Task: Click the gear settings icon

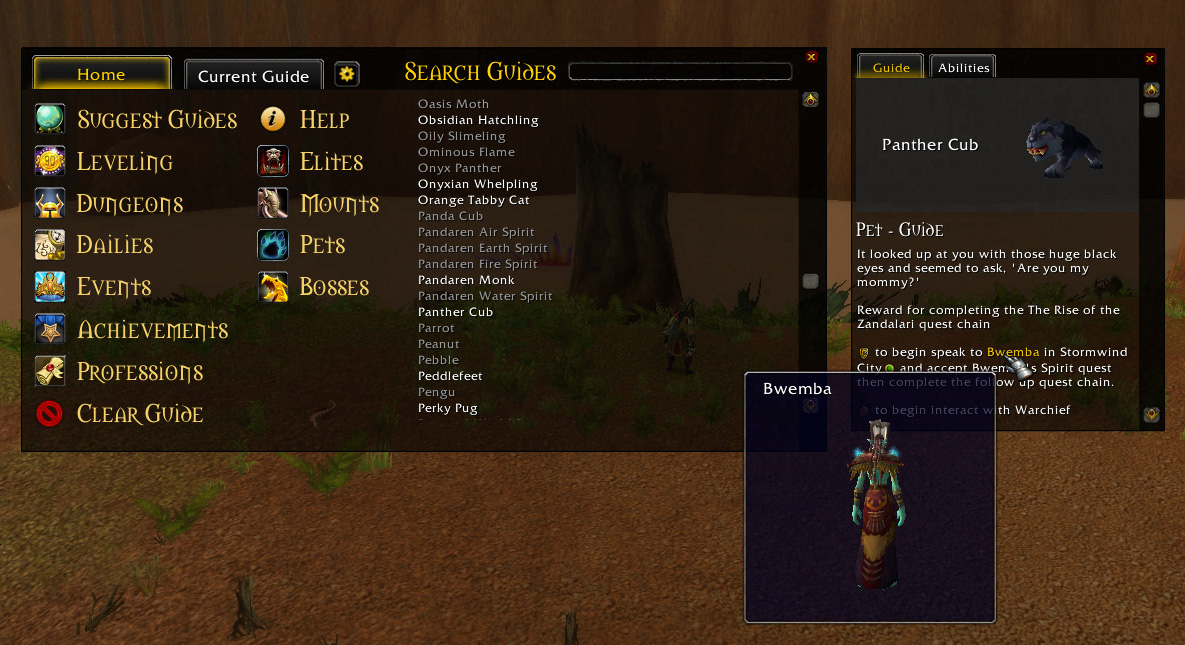Action: click(x=346, y=74)
